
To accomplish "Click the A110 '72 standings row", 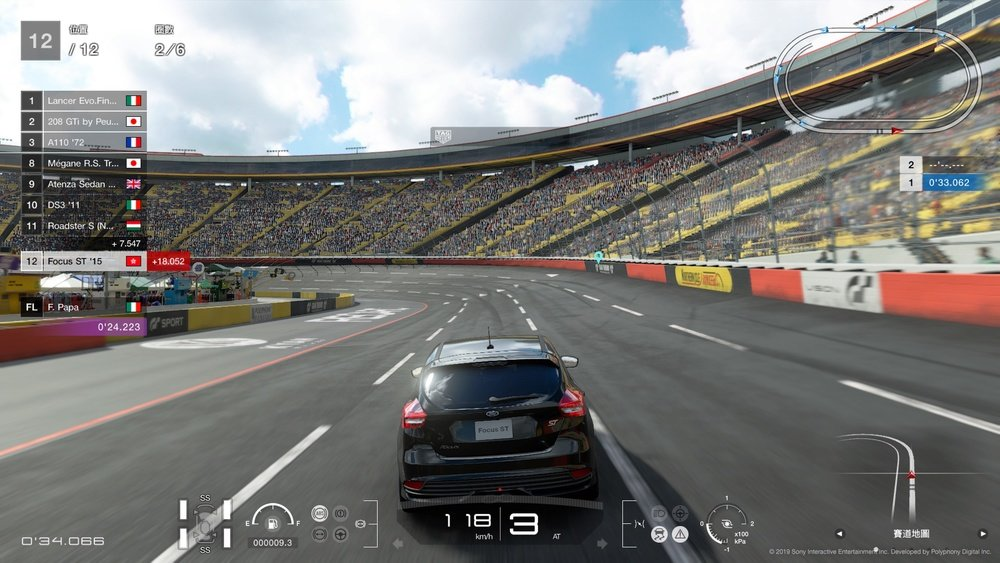I will tap(84, 142).
